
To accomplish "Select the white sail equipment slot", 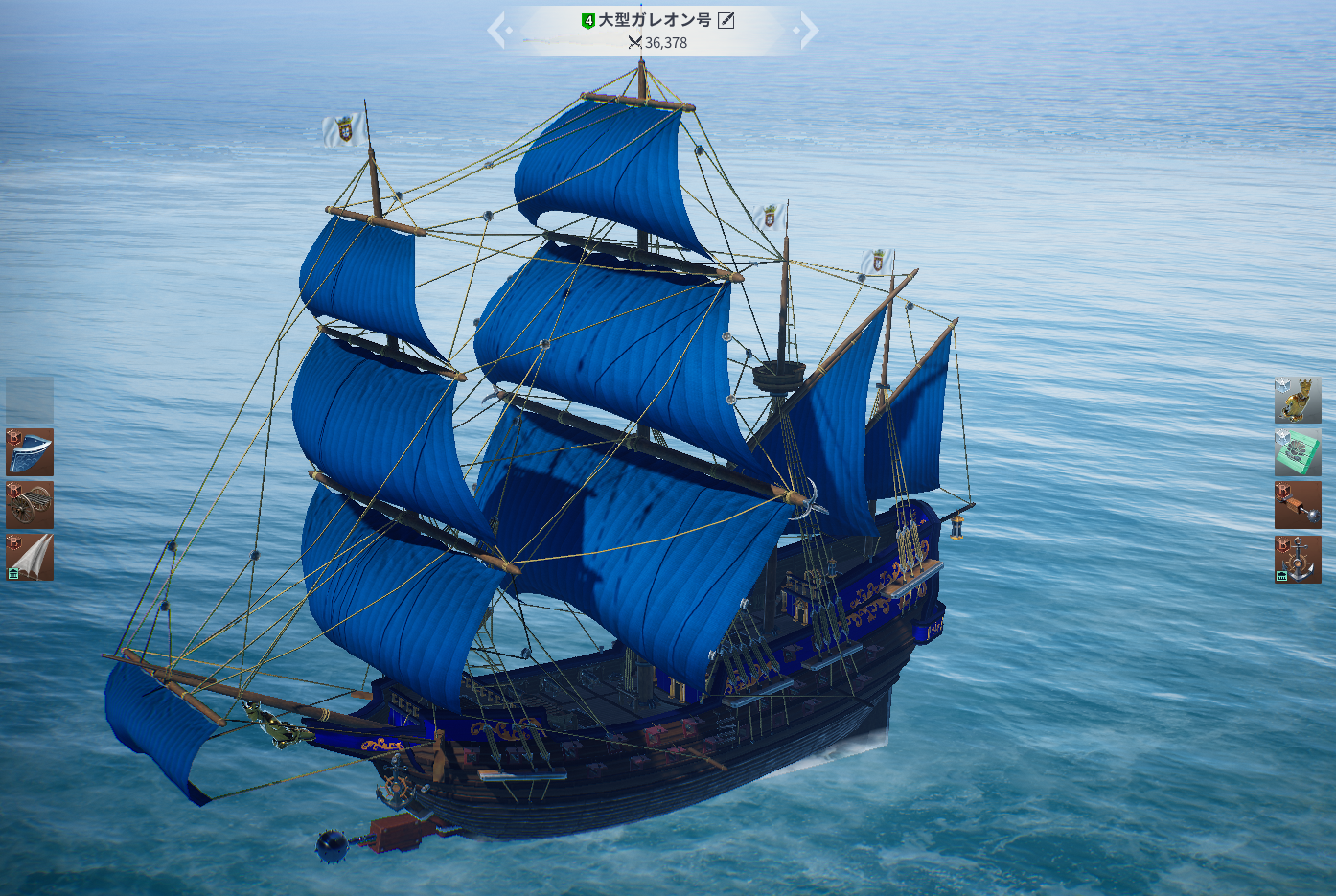I will click(30, 557).
